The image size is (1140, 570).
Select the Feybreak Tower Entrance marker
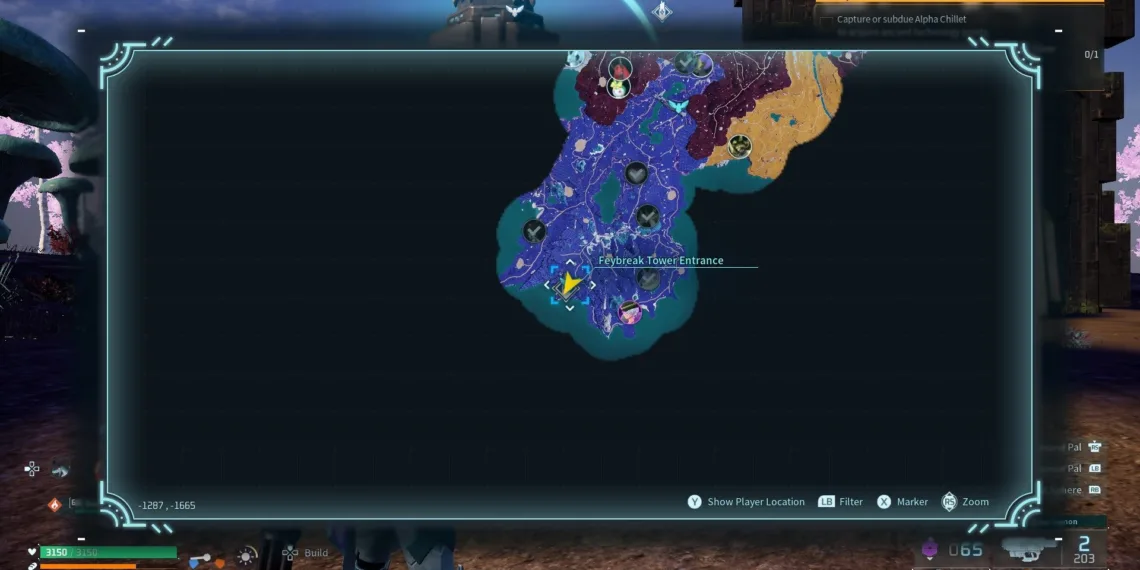(569, 285)
